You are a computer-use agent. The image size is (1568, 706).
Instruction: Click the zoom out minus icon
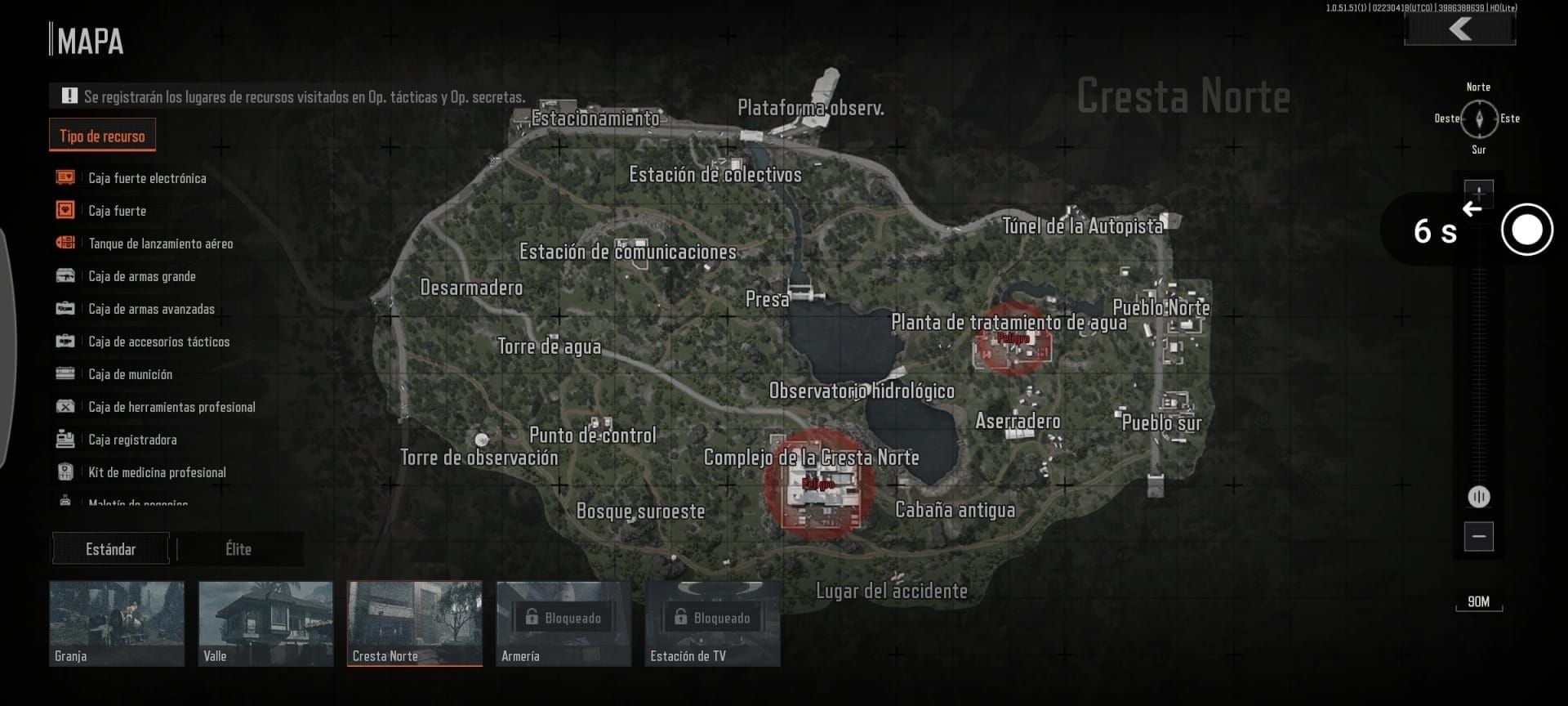[x=1479, y=535]
